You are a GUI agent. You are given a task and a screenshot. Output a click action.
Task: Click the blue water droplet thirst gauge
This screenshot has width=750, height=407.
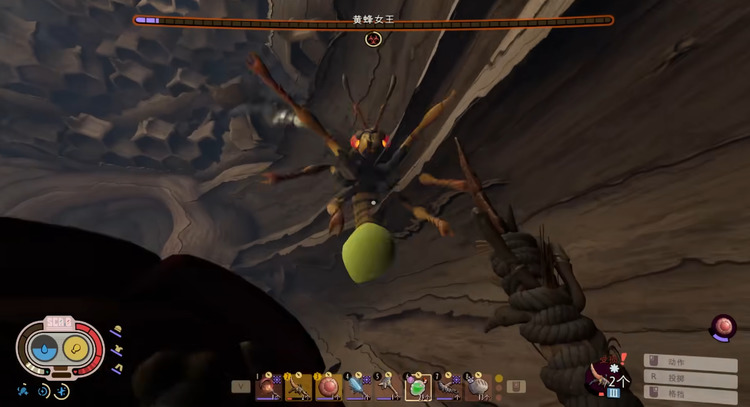coord(44,349)
